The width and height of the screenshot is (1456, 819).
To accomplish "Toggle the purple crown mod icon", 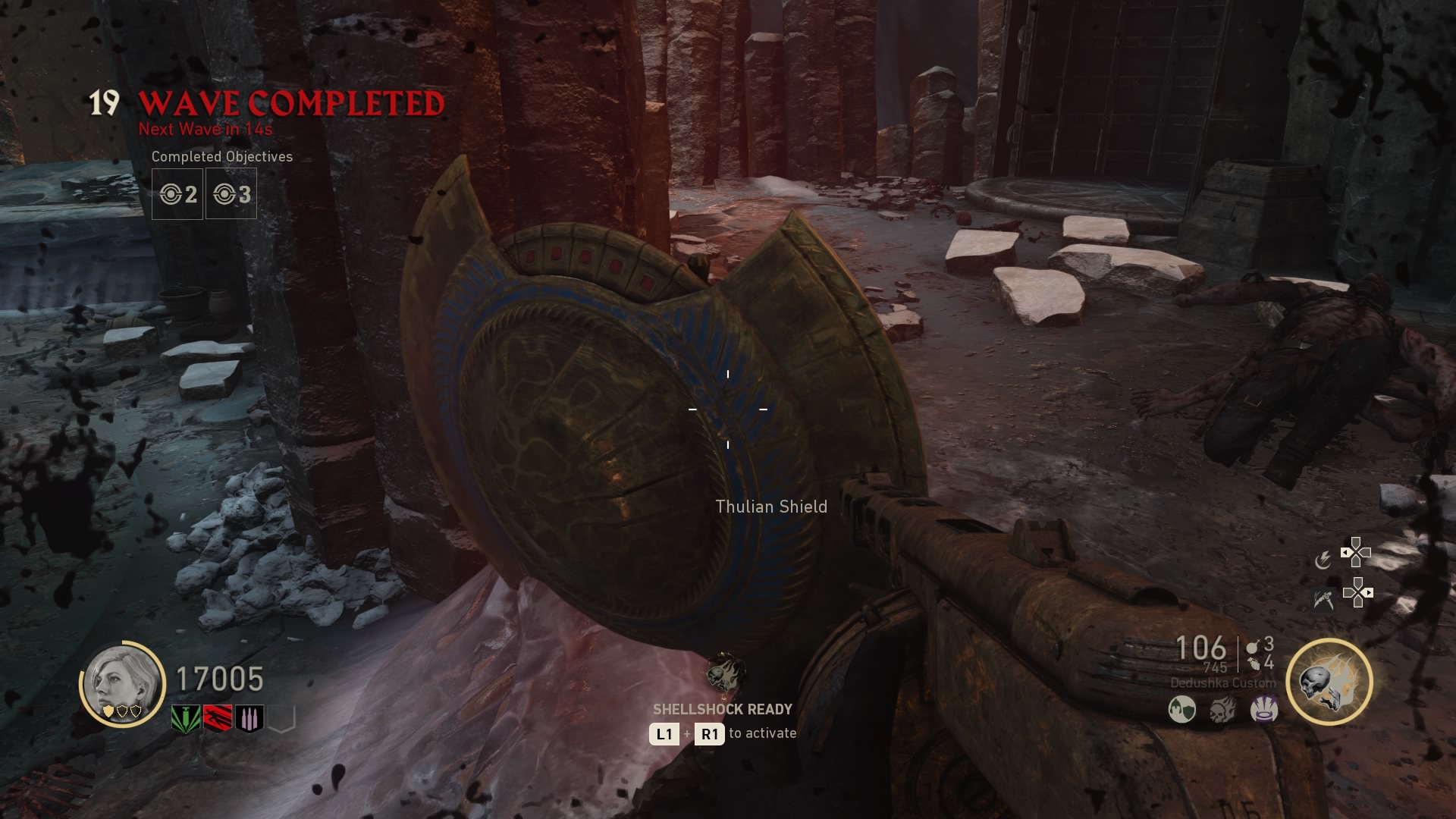I will click(x=1263, y=710).
